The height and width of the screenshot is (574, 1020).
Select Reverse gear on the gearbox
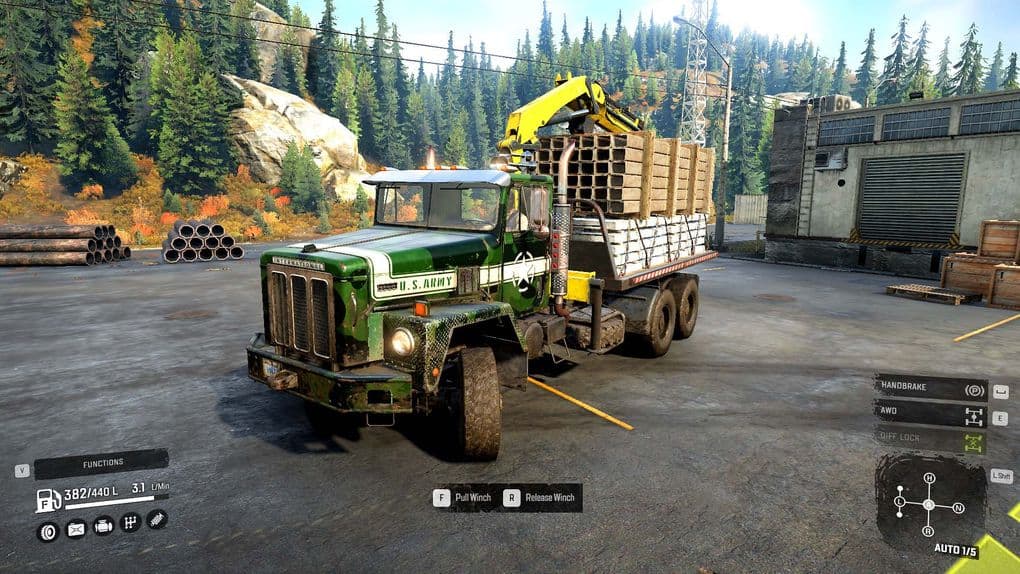pos(929,531)
